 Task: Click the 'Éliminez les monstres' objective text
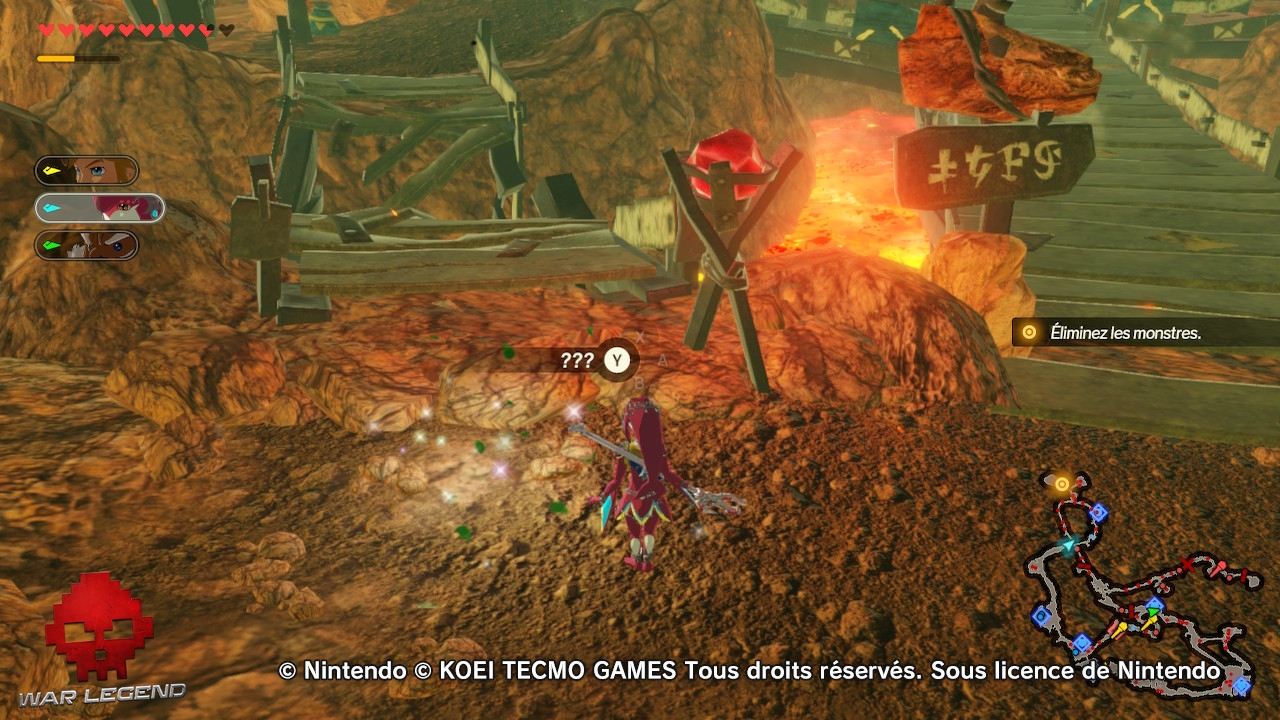pos(1126,332)
